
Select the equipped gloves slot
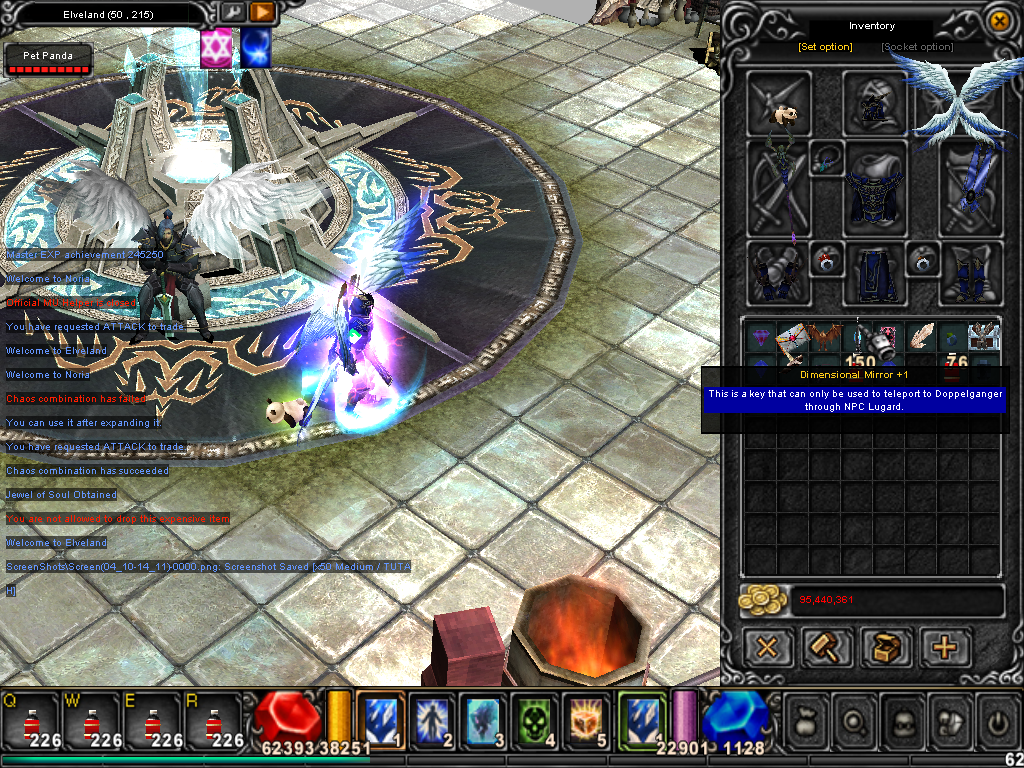tap(777, 272)
